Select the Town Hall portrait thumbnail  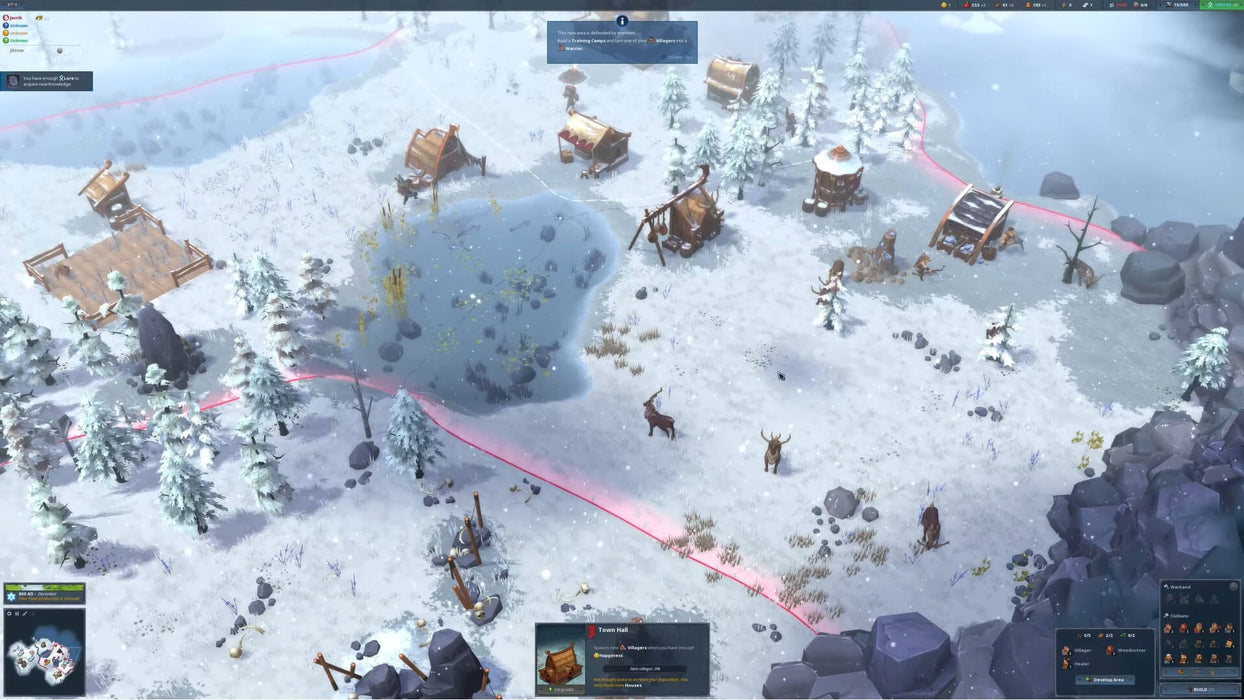559,658
